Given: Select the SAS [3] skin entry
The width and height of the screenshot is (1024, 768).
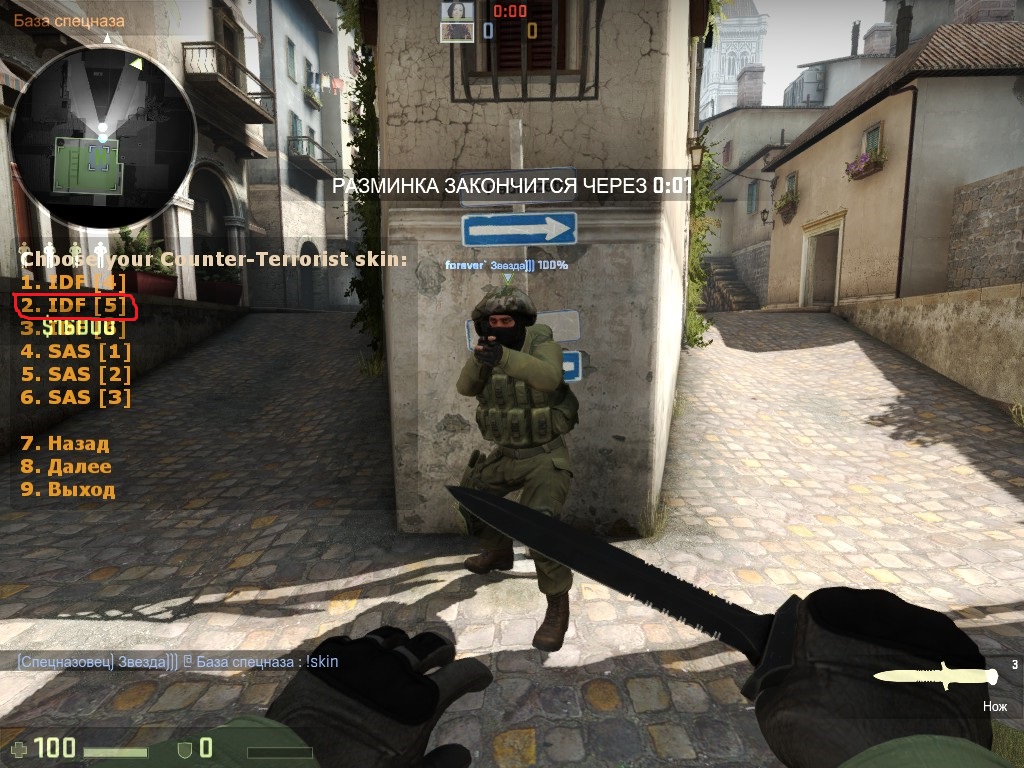Looking at the screenshot, I should pyautogui.click(x=75, y=397).
